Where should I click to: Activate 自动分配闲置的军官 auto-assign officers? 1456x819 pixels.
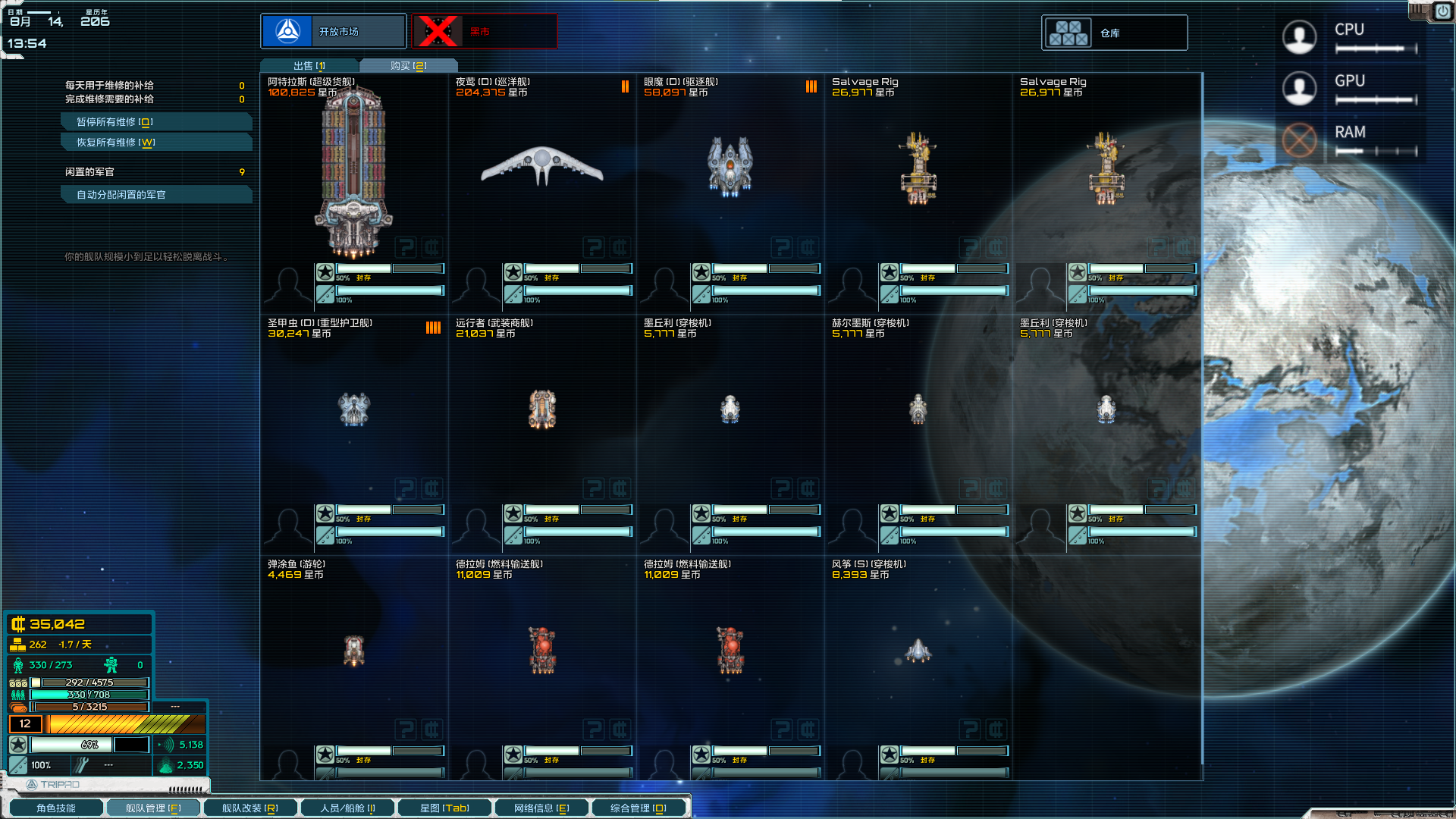pos(155,195)
